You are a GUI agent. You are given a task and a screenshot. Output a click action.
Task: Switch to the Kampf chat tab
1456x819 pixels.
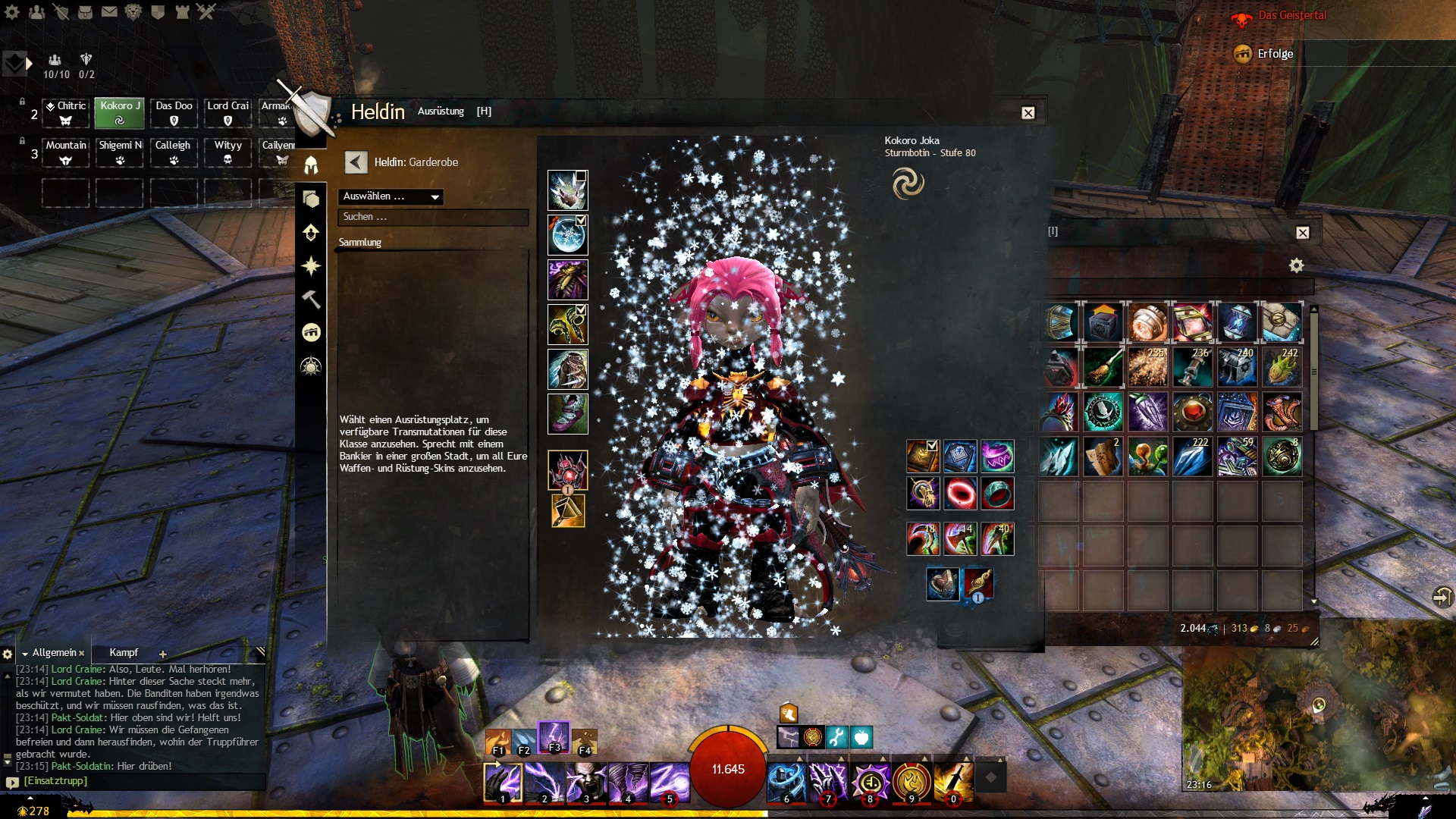(124, 653)
